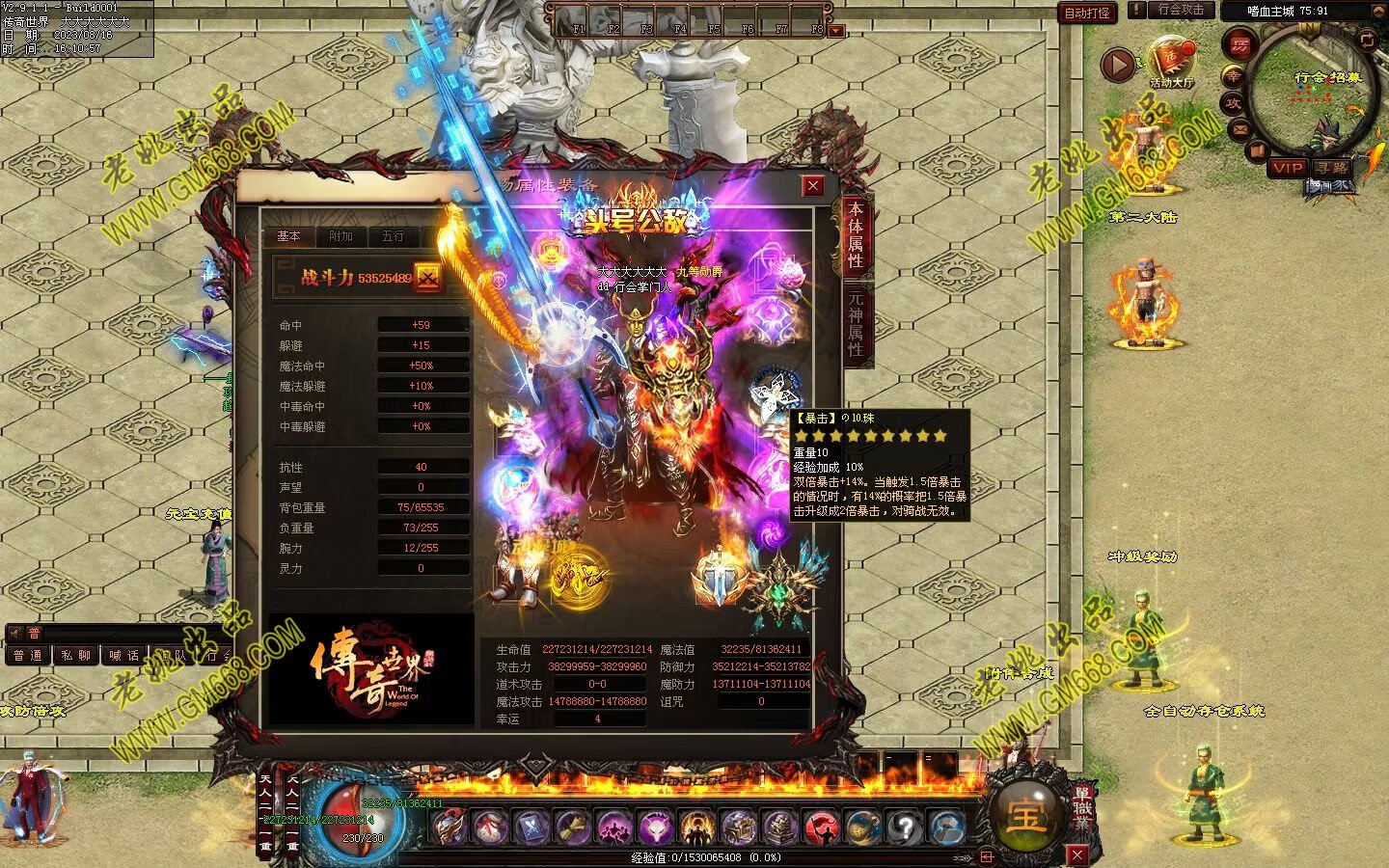Close the character attributes window

click(813, 186)
